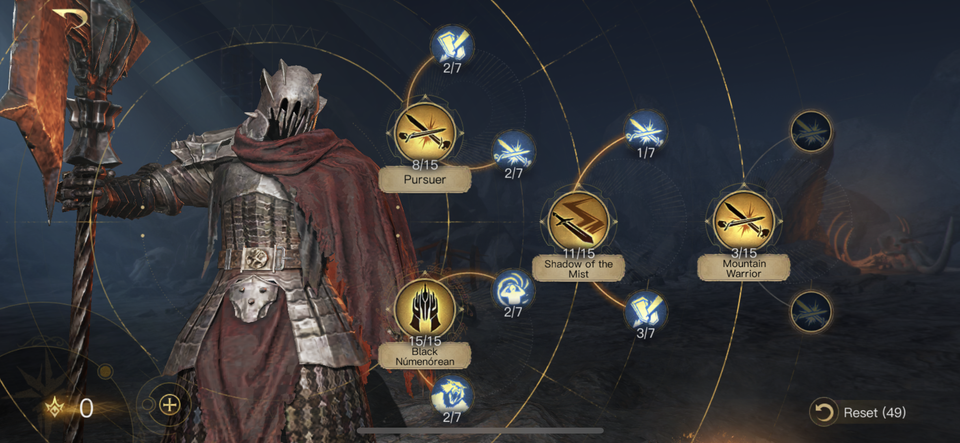The width and height of the screenshot is (960, 443).
Task: Select the 1/7 sword strike sub-skill
Action: point(645,130)
